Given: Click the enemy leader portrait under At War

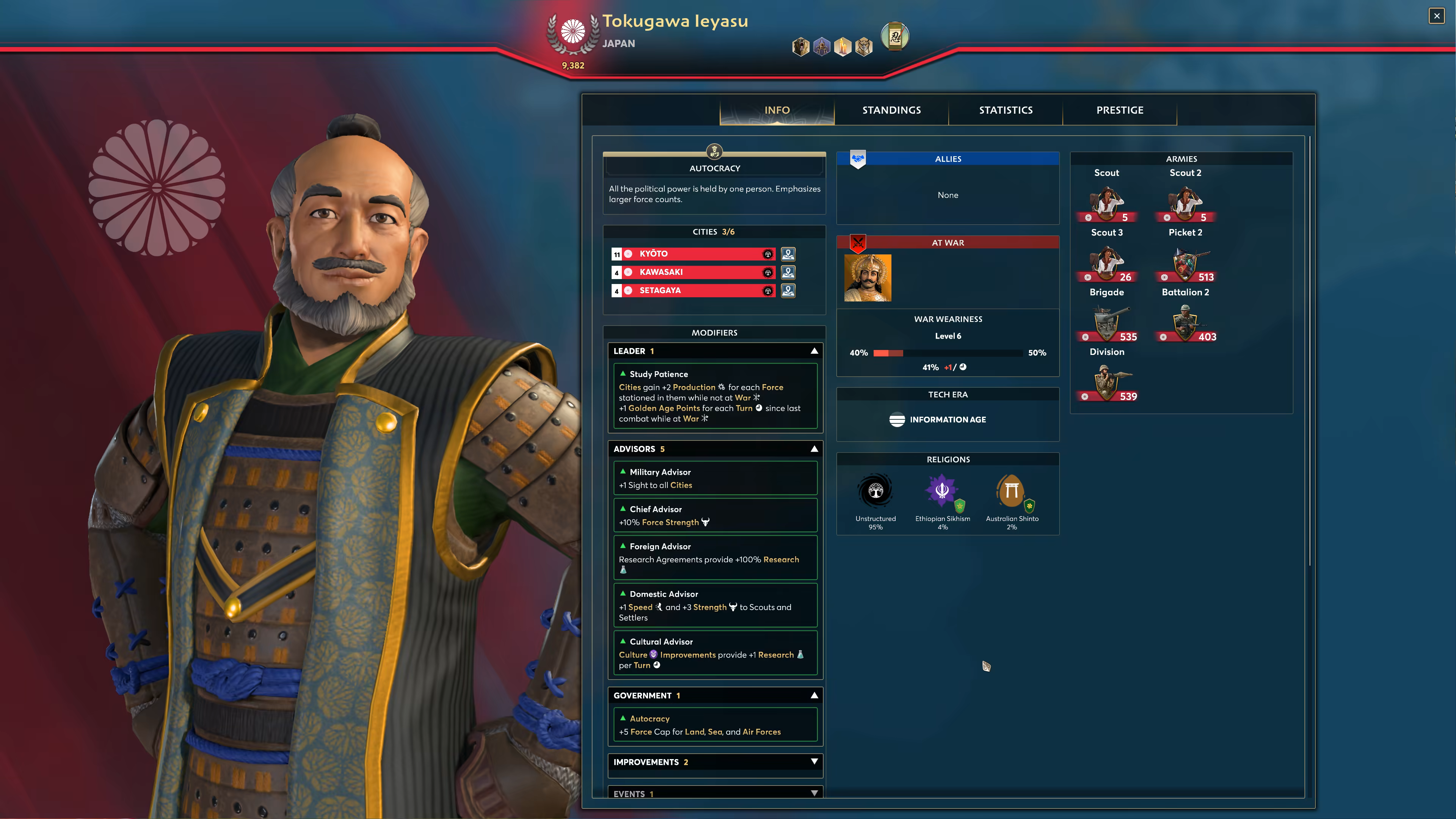Looking at the screenshot, I should (x=868, y=278).
